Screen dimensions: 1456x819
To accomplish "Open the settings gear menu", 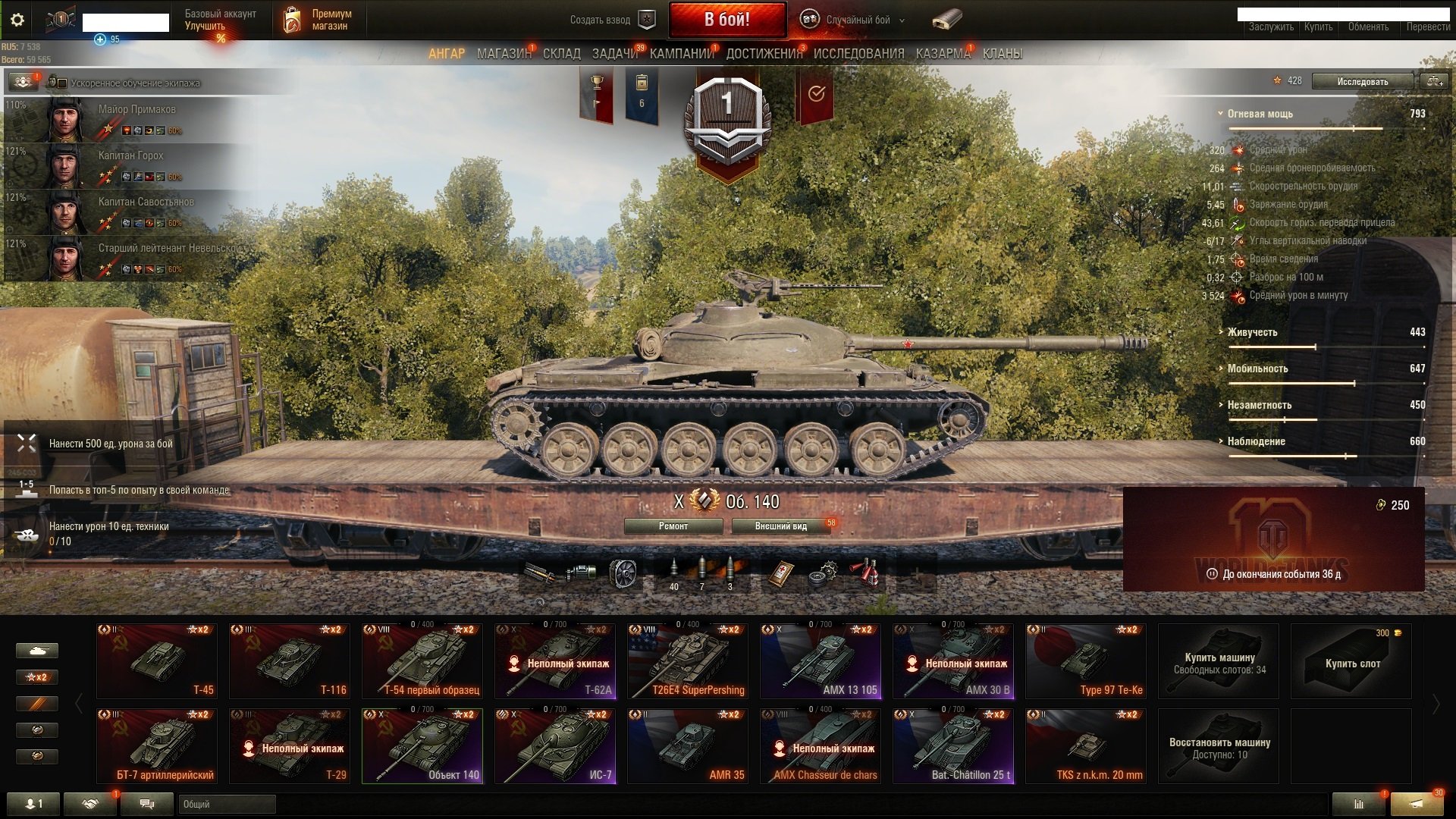I will 17,20.
